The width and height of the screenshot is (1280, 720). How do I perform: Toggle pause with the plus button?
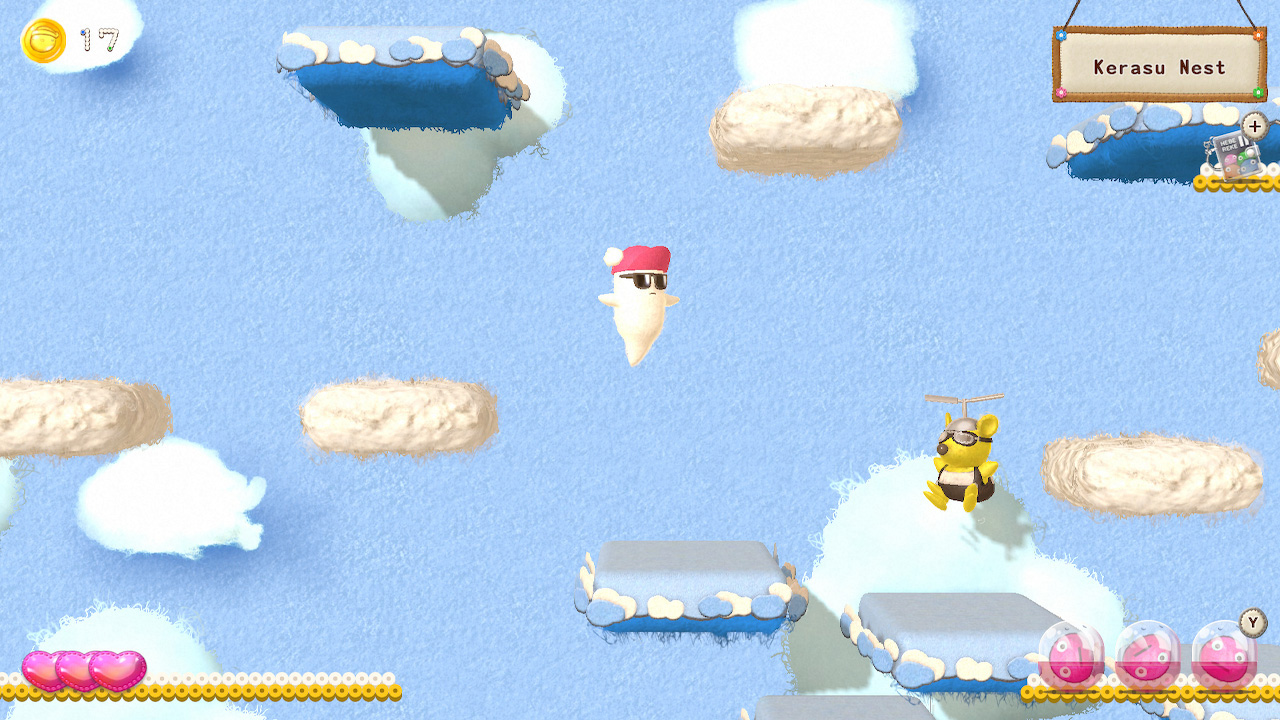point(1254,127)
